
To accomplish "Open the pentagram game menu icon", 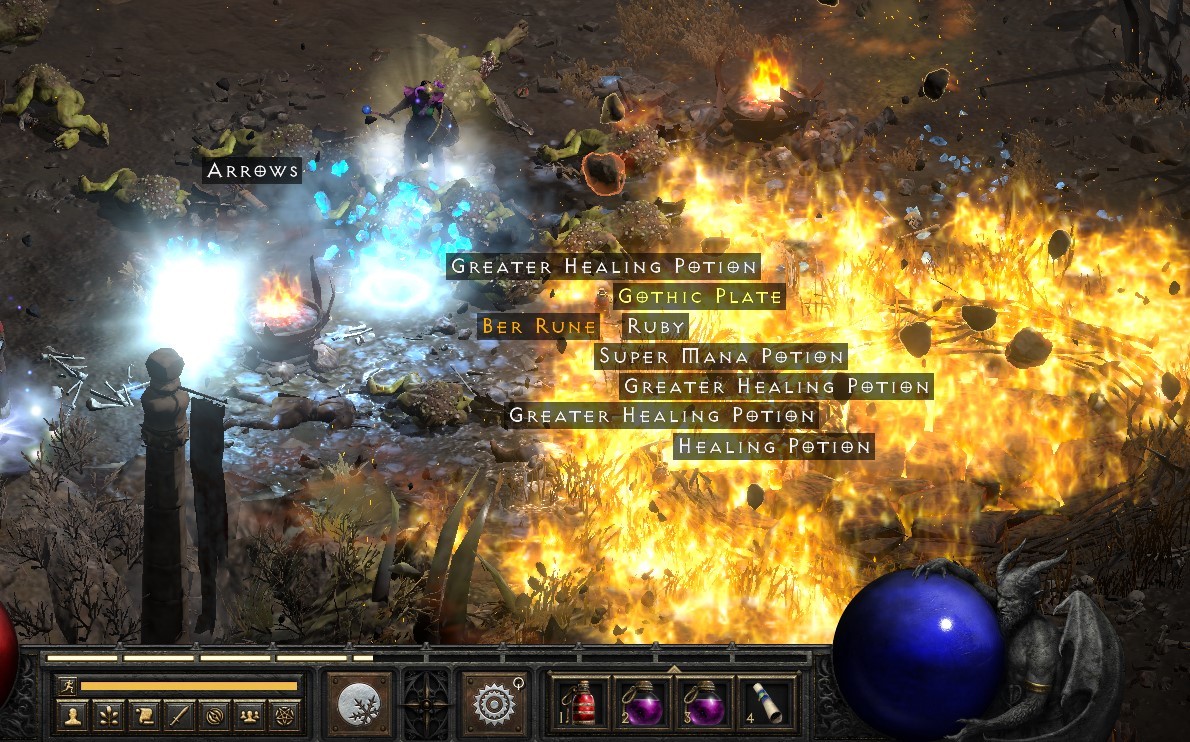I will [285, 715].
